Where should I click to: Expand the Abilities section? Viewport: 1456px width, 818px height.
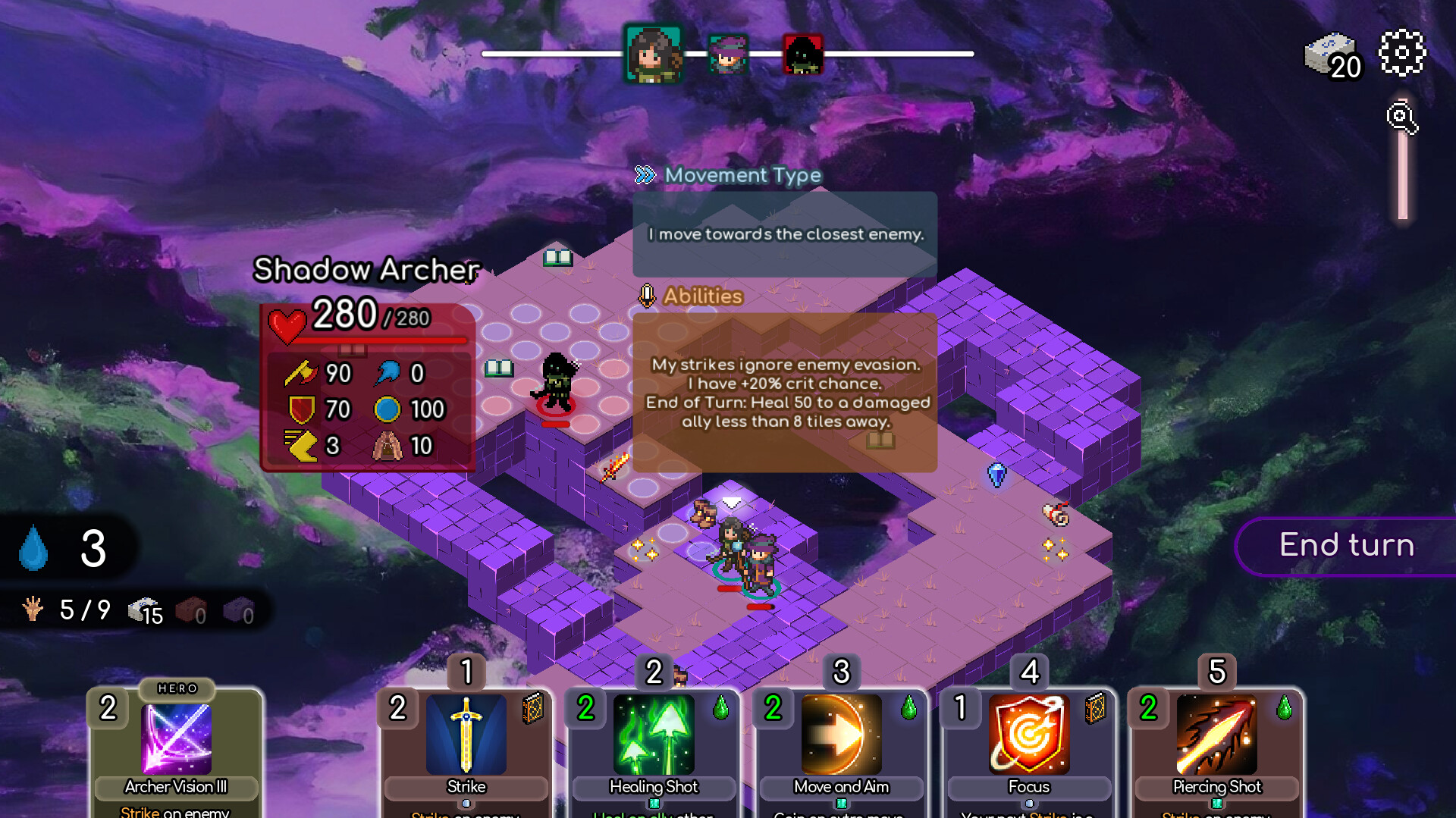(x=702, y=296)
